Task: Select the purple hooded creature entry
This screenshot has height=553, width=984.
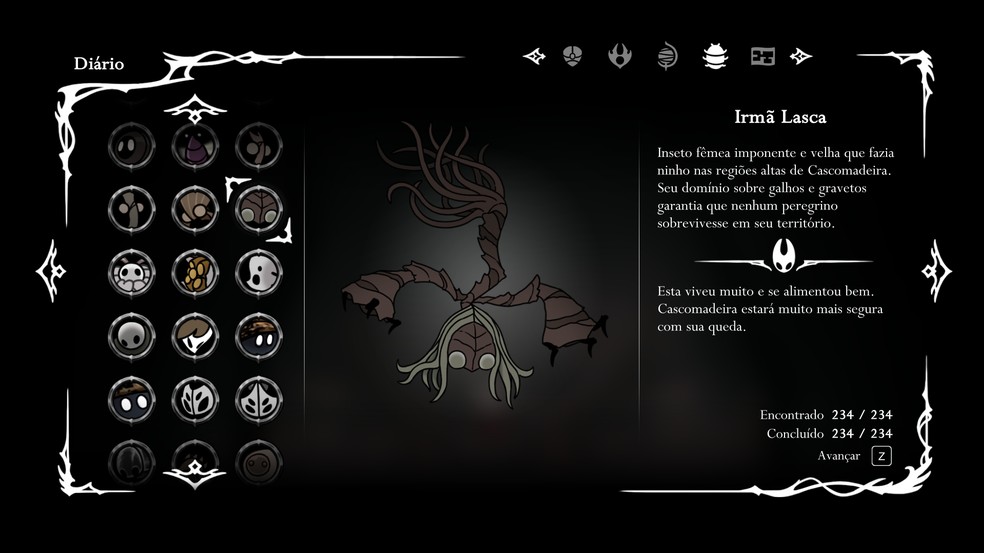Action: 194,146
